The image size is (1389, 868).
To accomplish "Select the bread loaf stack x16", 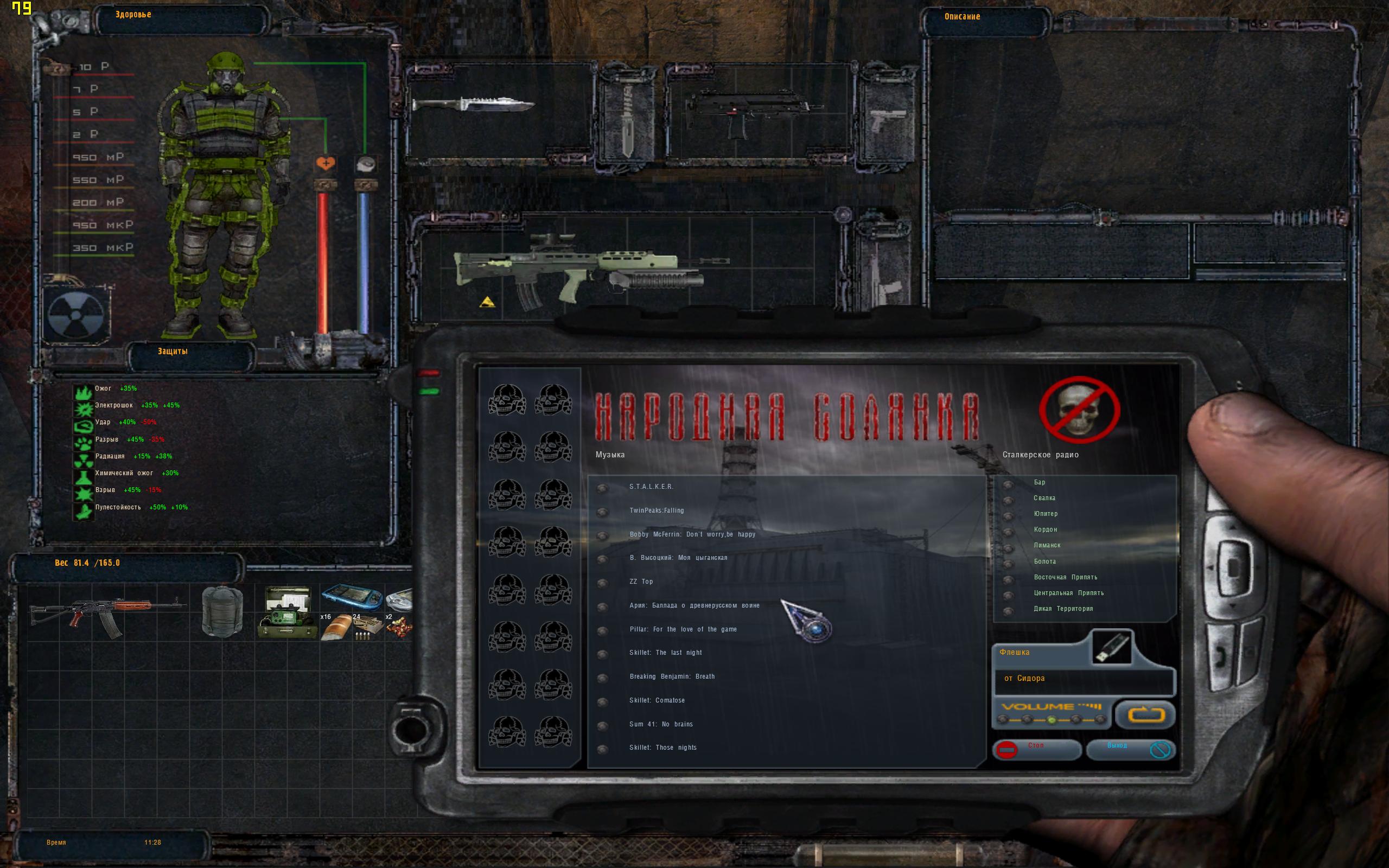I will point(336,626).
